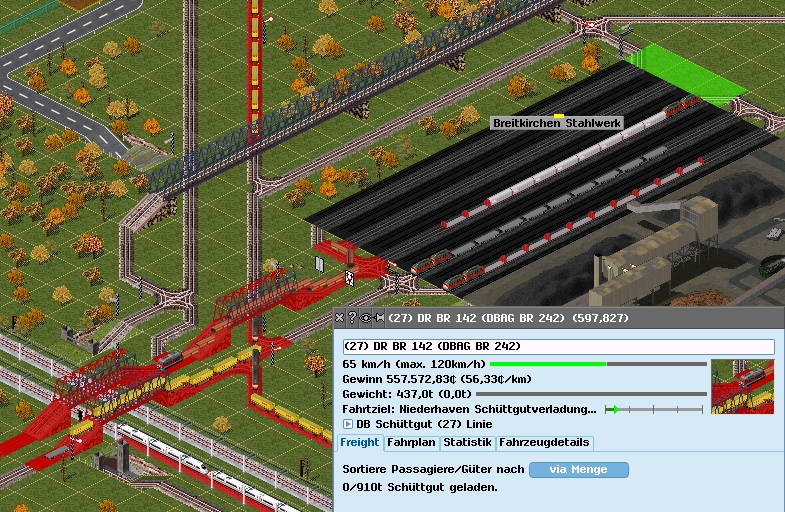The image size is (785, 512).
Task: Click the eye icon in the title bar
Action: 365,318
